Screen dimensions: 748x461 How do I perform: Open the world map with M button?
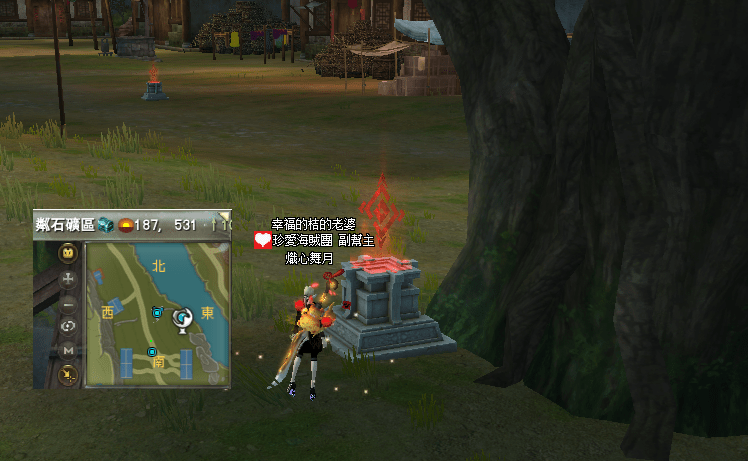[x=68, y=351]
